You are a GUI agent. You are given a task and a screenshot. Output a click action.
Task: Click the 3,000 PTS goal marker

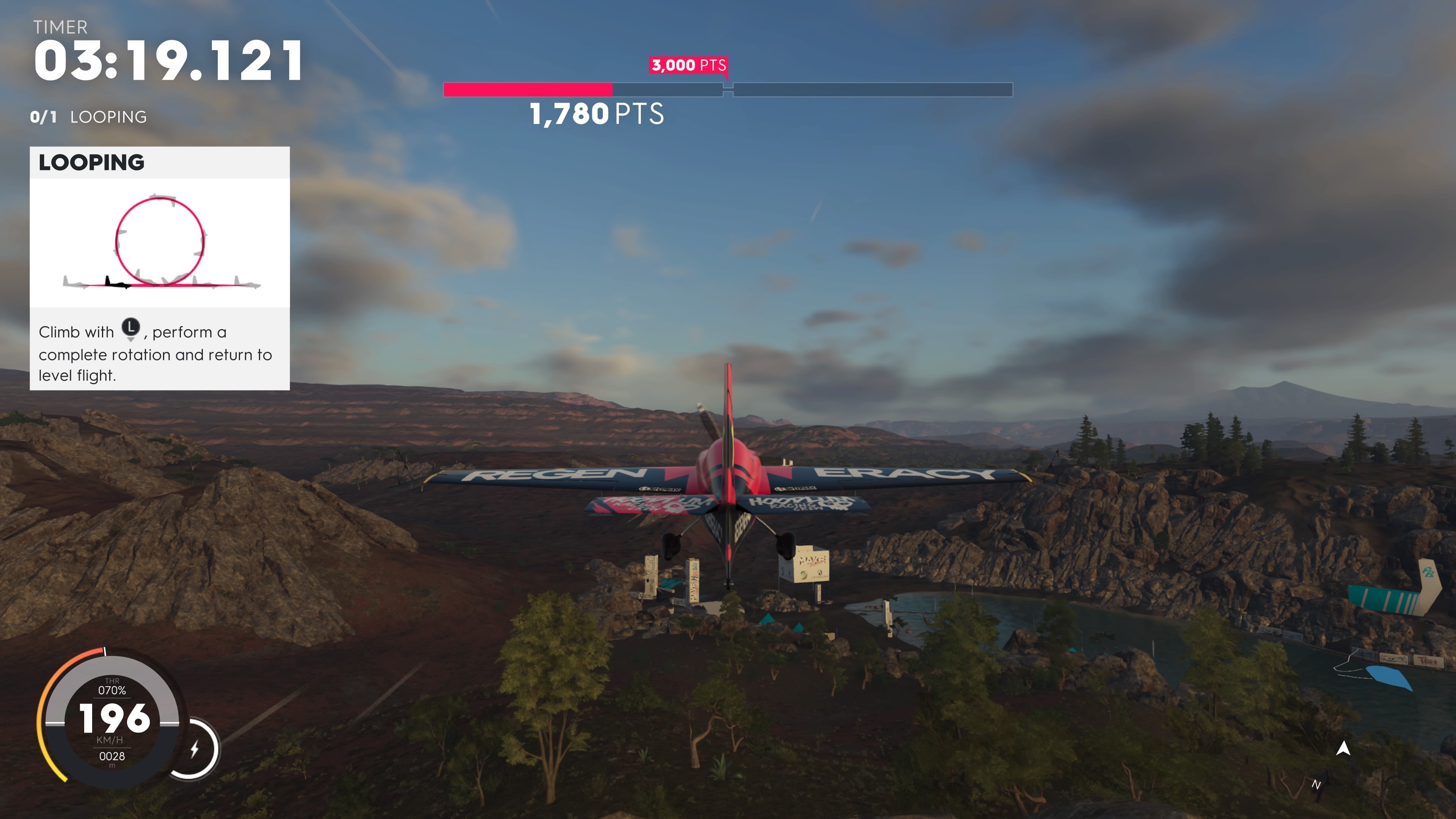[689, 66]
